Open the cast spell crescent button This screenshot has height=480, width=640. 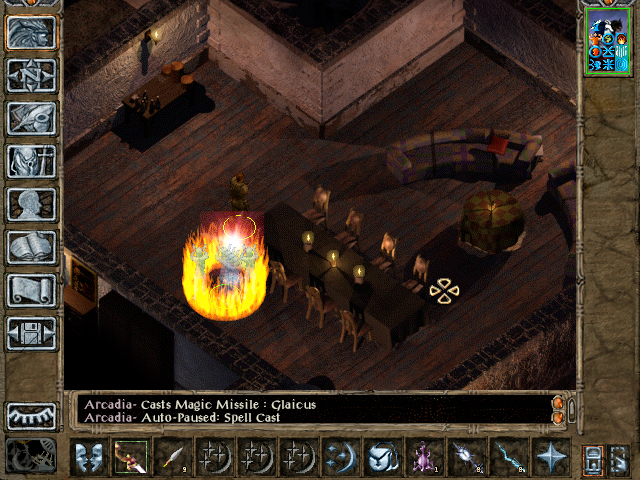340,456
